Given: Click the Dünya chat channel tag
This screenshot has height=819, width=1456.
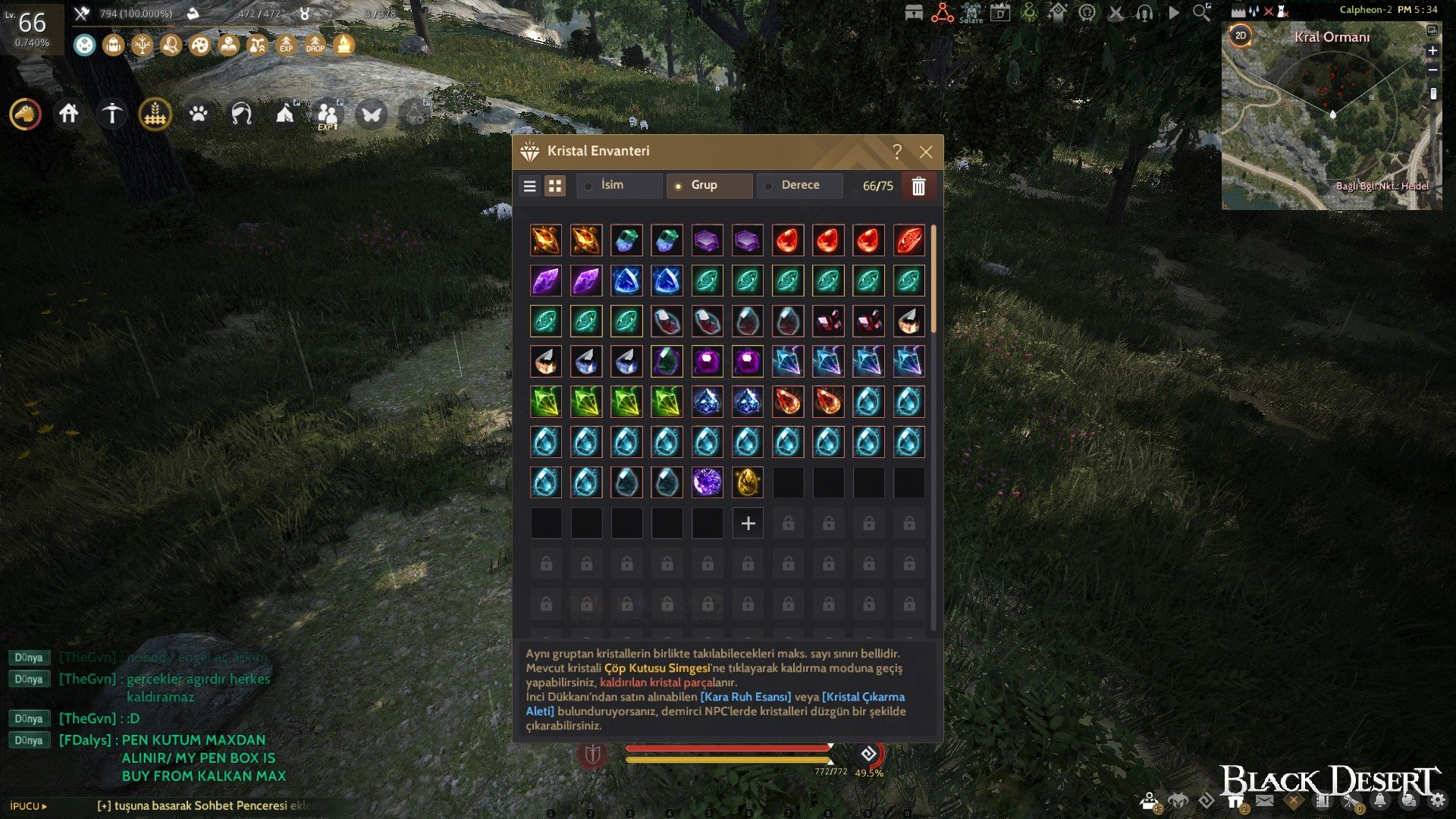Looking at the screenshot, I should click(x=29, y=657).
